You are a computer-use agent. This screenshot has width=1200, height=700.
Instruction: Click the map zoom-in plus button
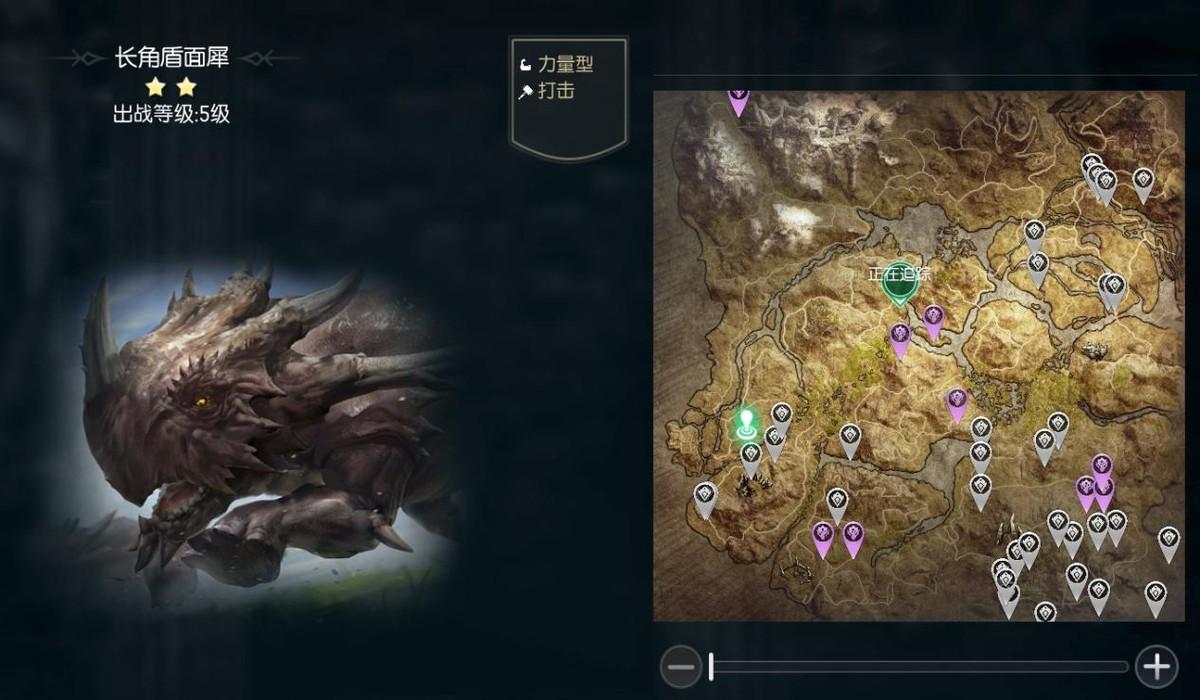point(1156,666)
